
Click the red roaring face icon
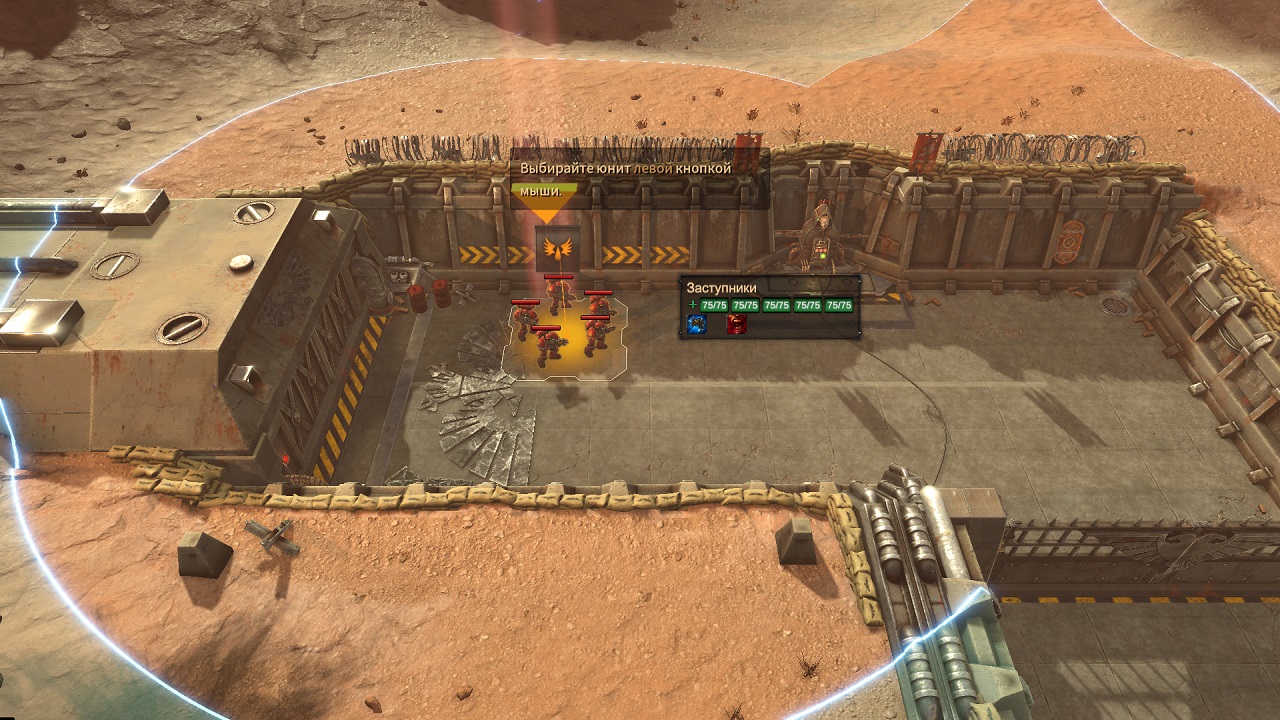pyautogui.click(x=736, y=324)
